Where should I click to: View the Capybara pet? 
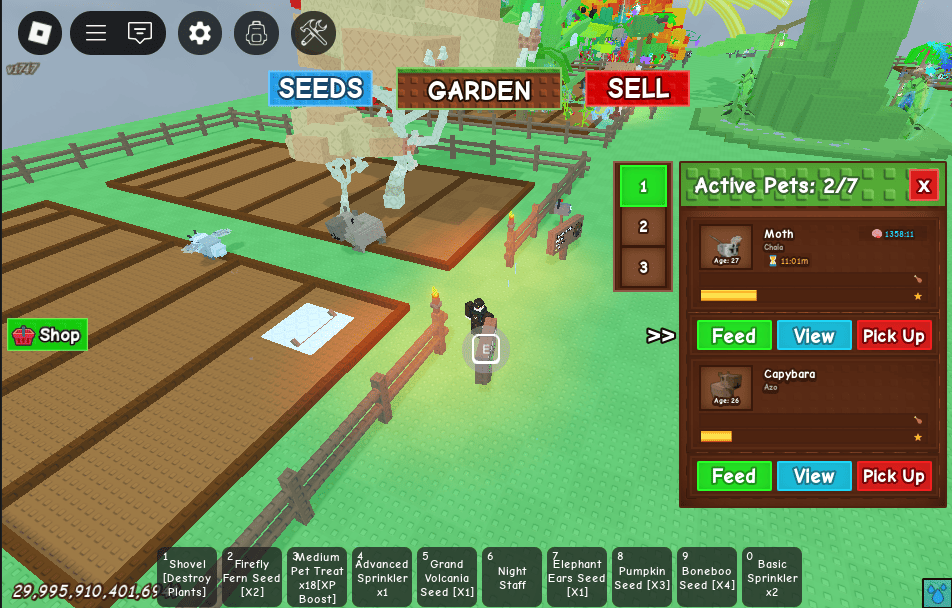pyautogui.click(x=814, y=476)
